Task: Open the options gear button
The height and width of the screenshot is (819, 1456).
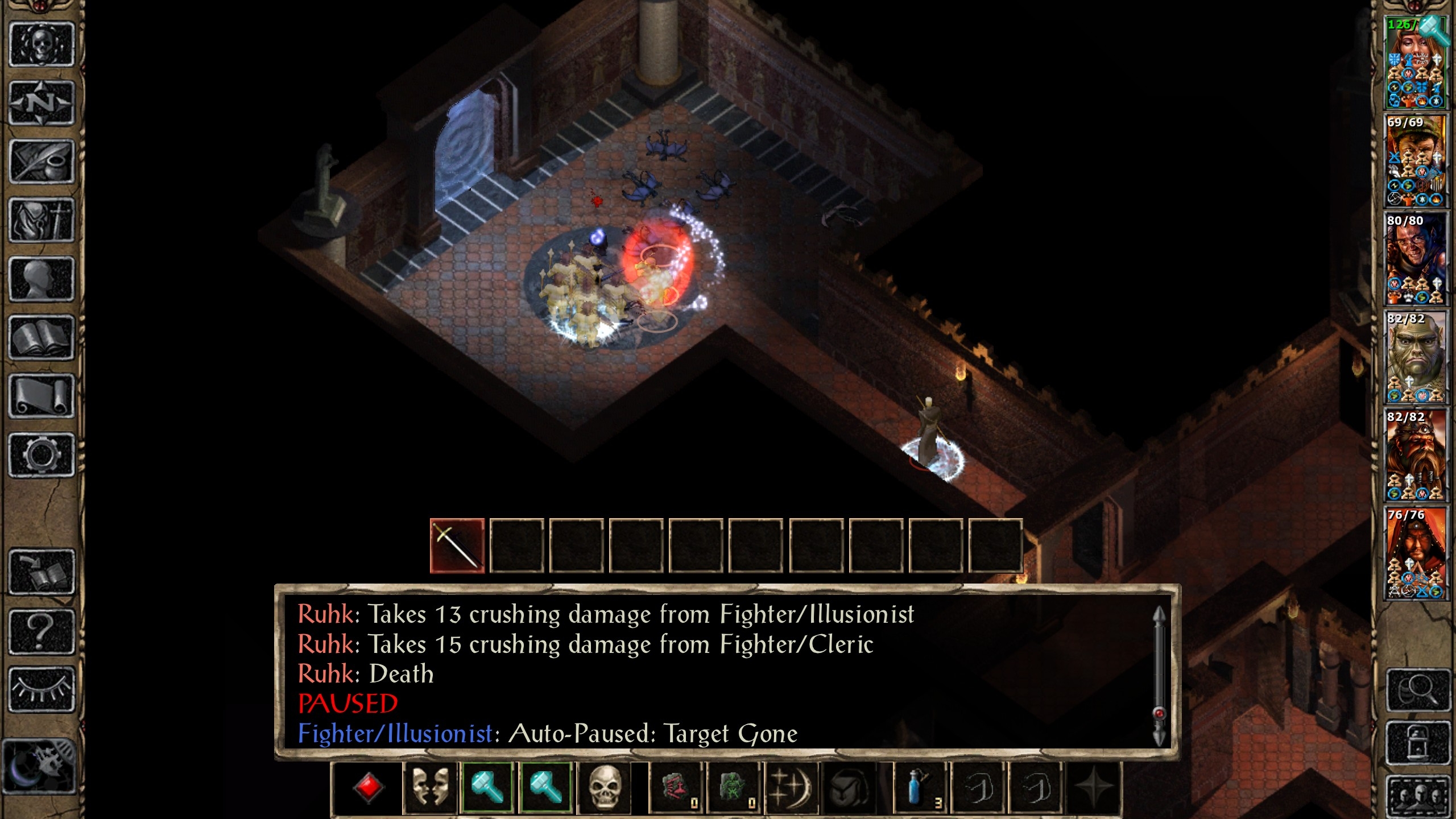Action: 42,455
